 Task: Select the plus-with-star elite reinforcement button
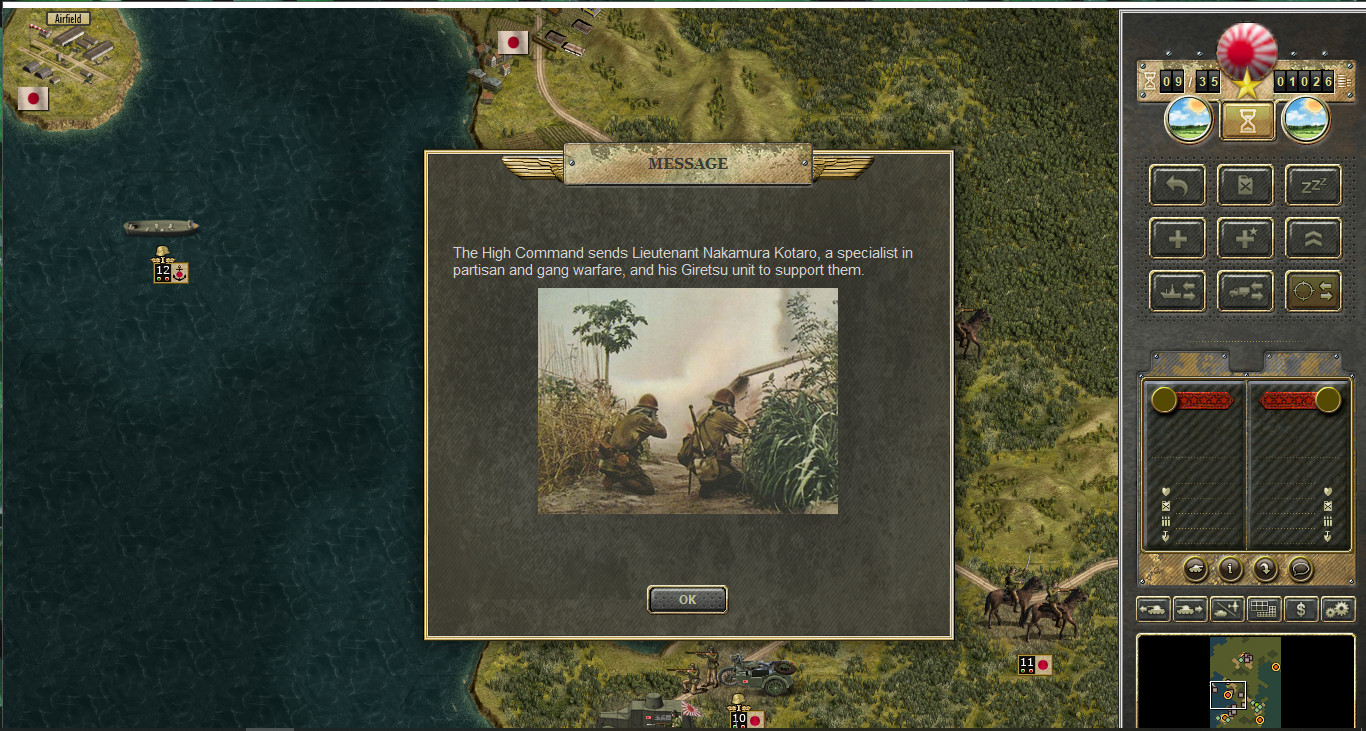(x=1245, y=238)
